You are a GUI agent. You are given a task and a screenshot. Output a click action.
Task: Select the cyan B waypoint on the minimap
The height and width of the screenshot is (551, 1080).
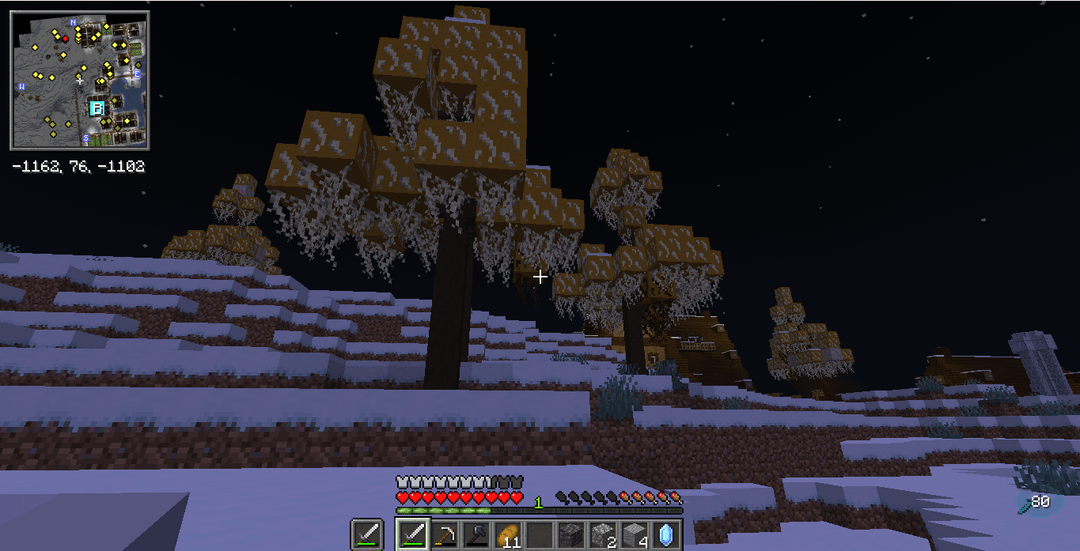click(x=97, y=107)
